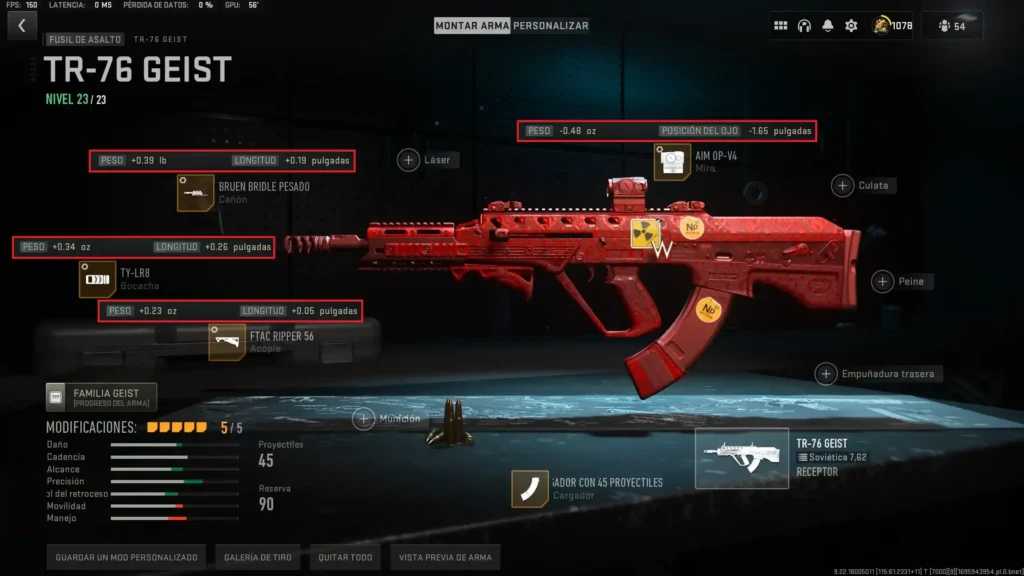This screenshot has width=1024, height=576.
Task: Remove all attachments with Quitar todo
Action: pyautogui.click(x=345, y=557)
